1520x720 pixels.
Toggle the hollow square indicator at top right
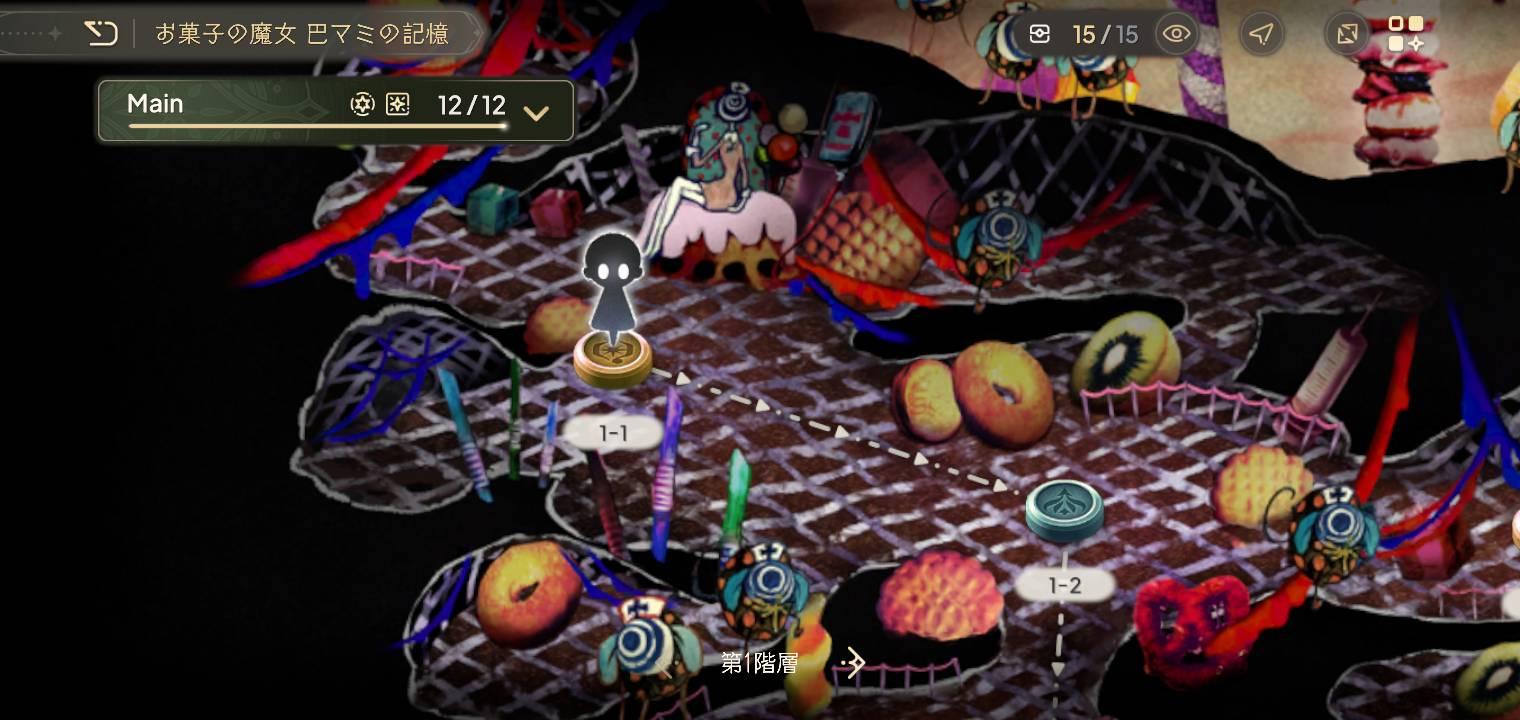pyautogui.click(x=1395, y=25)
